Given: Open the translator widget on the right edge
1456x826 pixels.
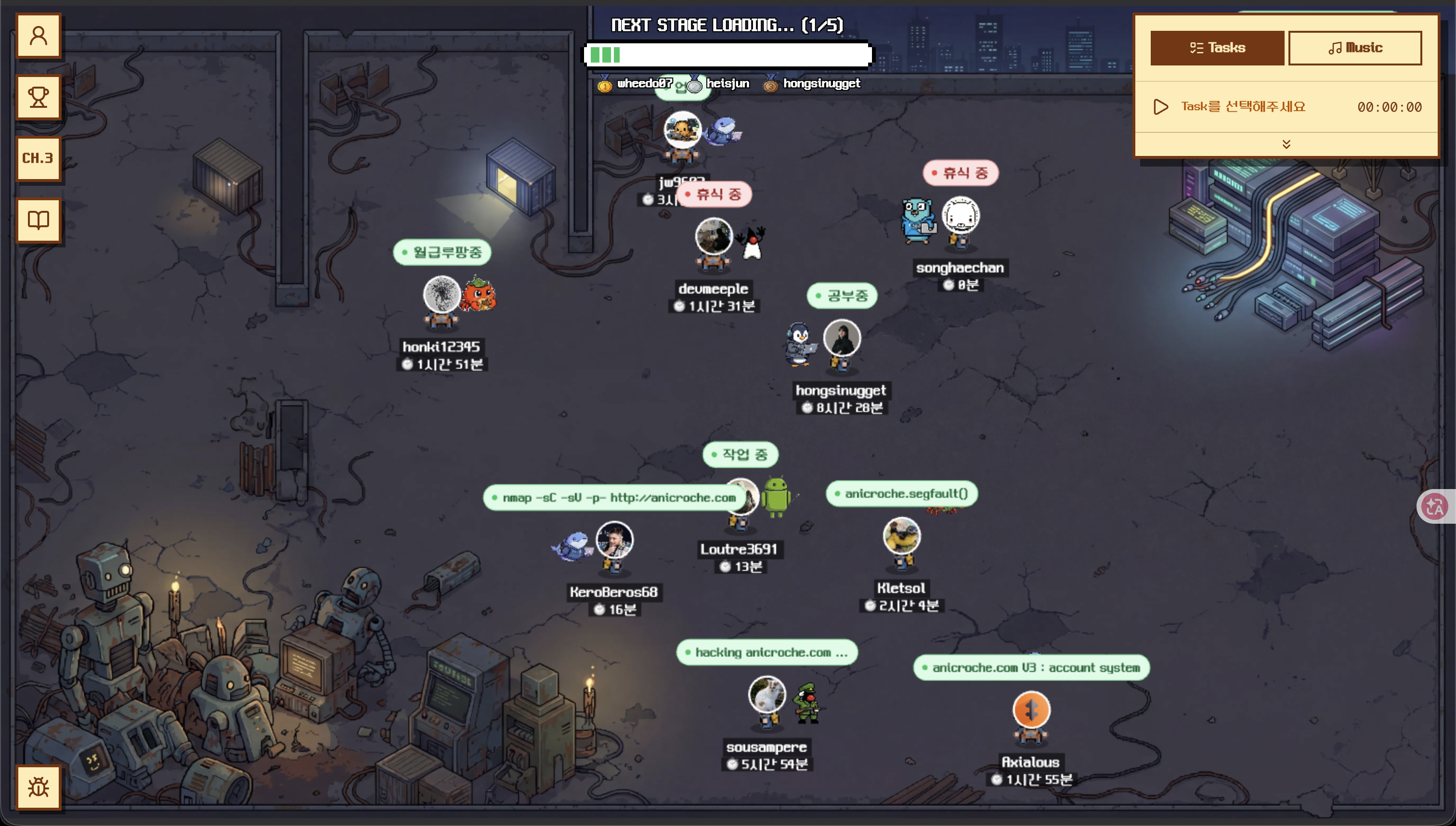Looking at the screenshot, I should tap(1436, 505).
